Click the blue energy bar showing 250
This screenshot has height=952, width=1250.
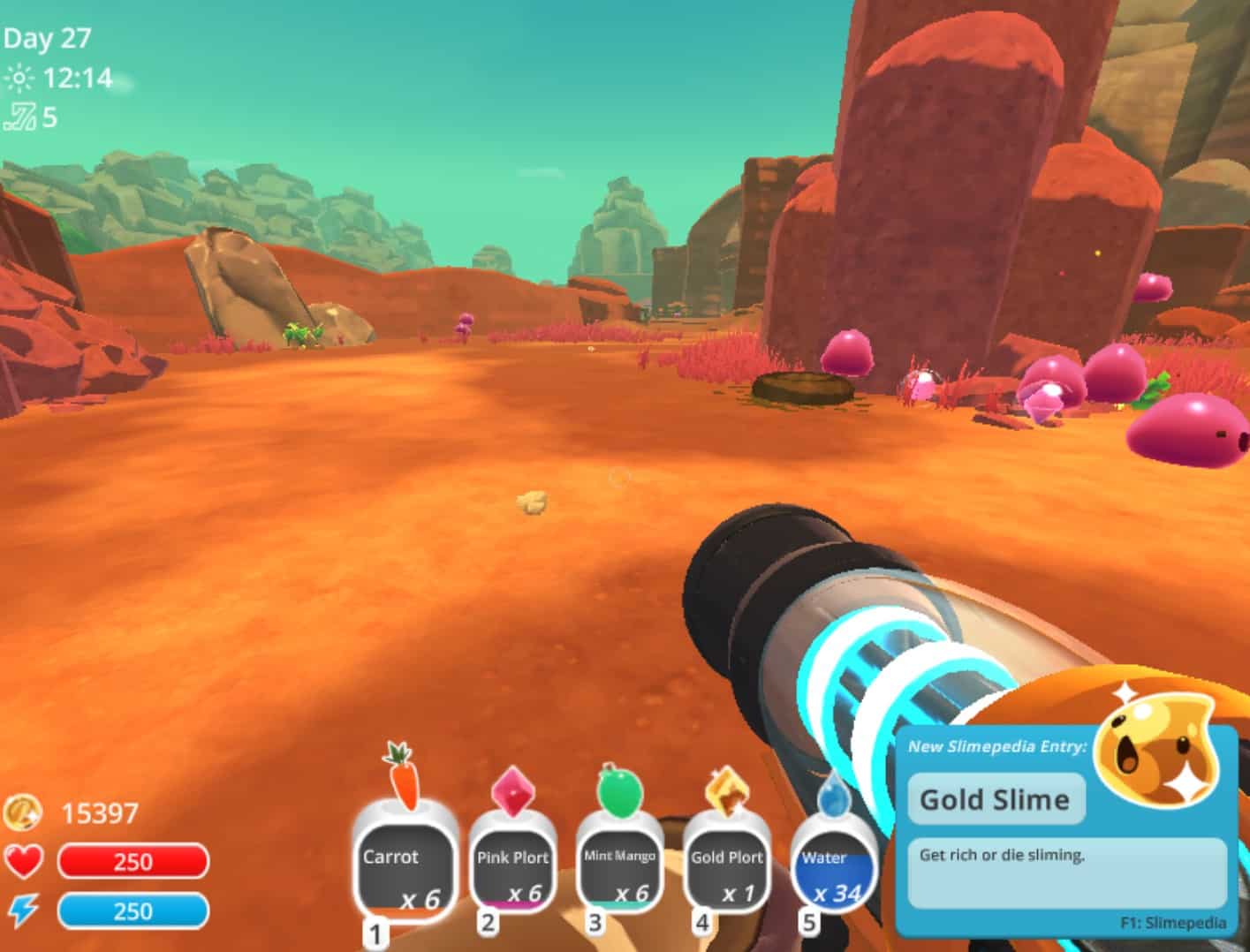(133, 910)
